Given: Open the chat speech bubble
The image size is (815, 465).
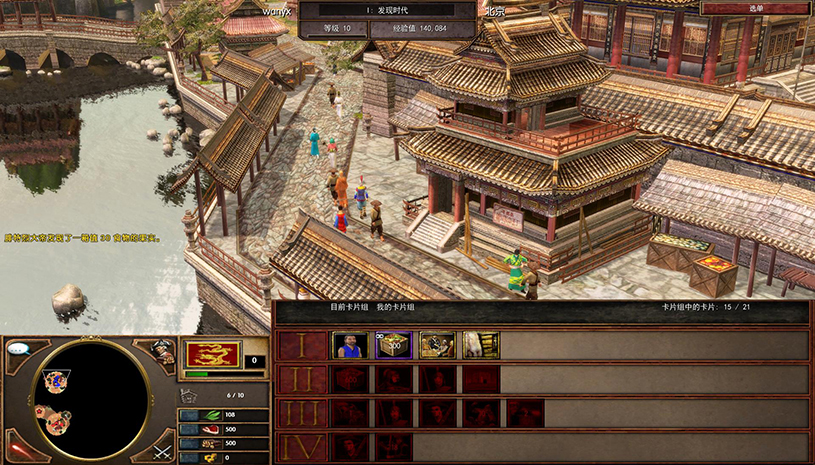Looking at the screenshot, I should coord(19,349).
